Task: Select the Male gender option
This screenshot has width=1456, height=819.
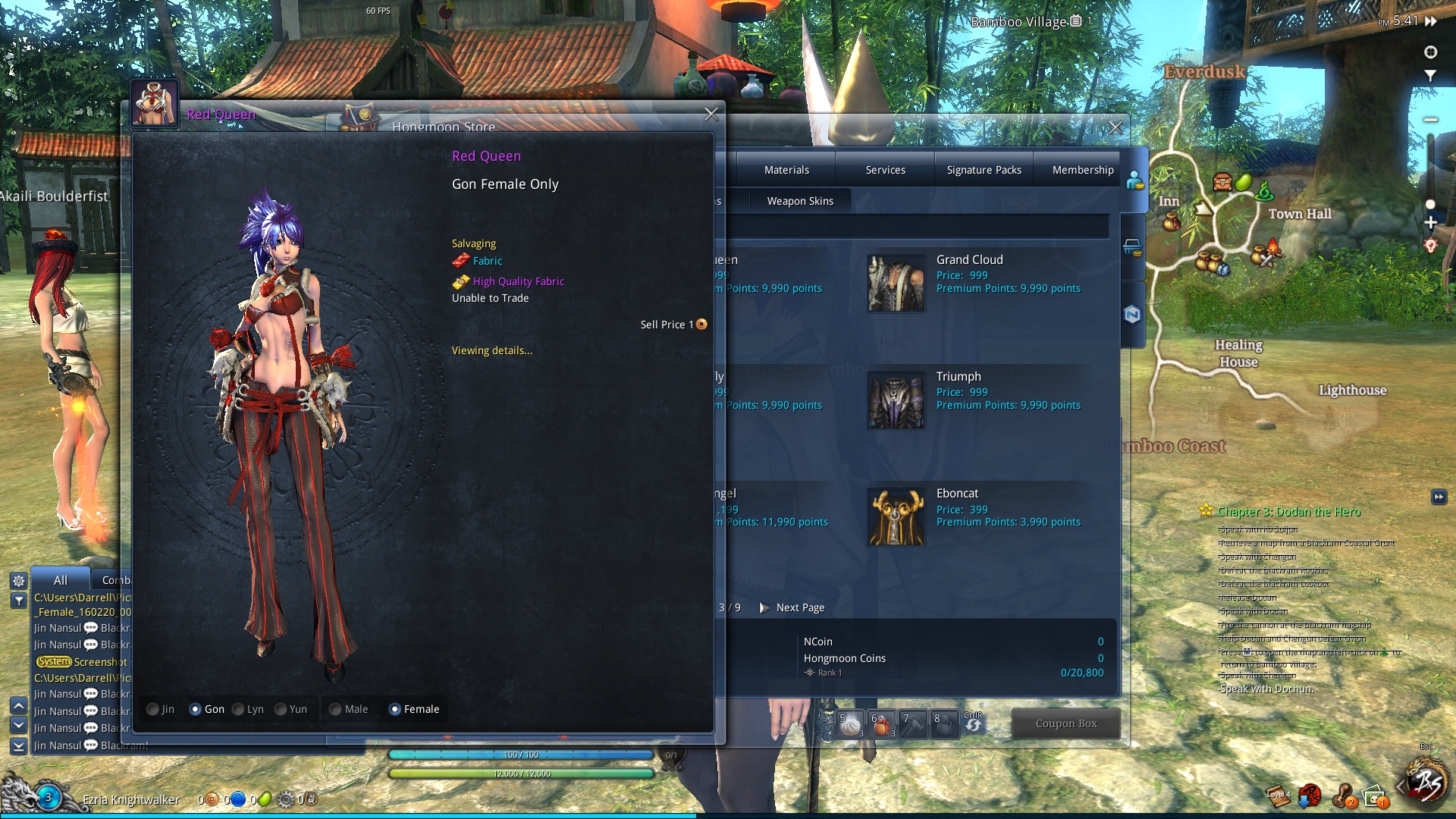Action: tap(335, 710)
